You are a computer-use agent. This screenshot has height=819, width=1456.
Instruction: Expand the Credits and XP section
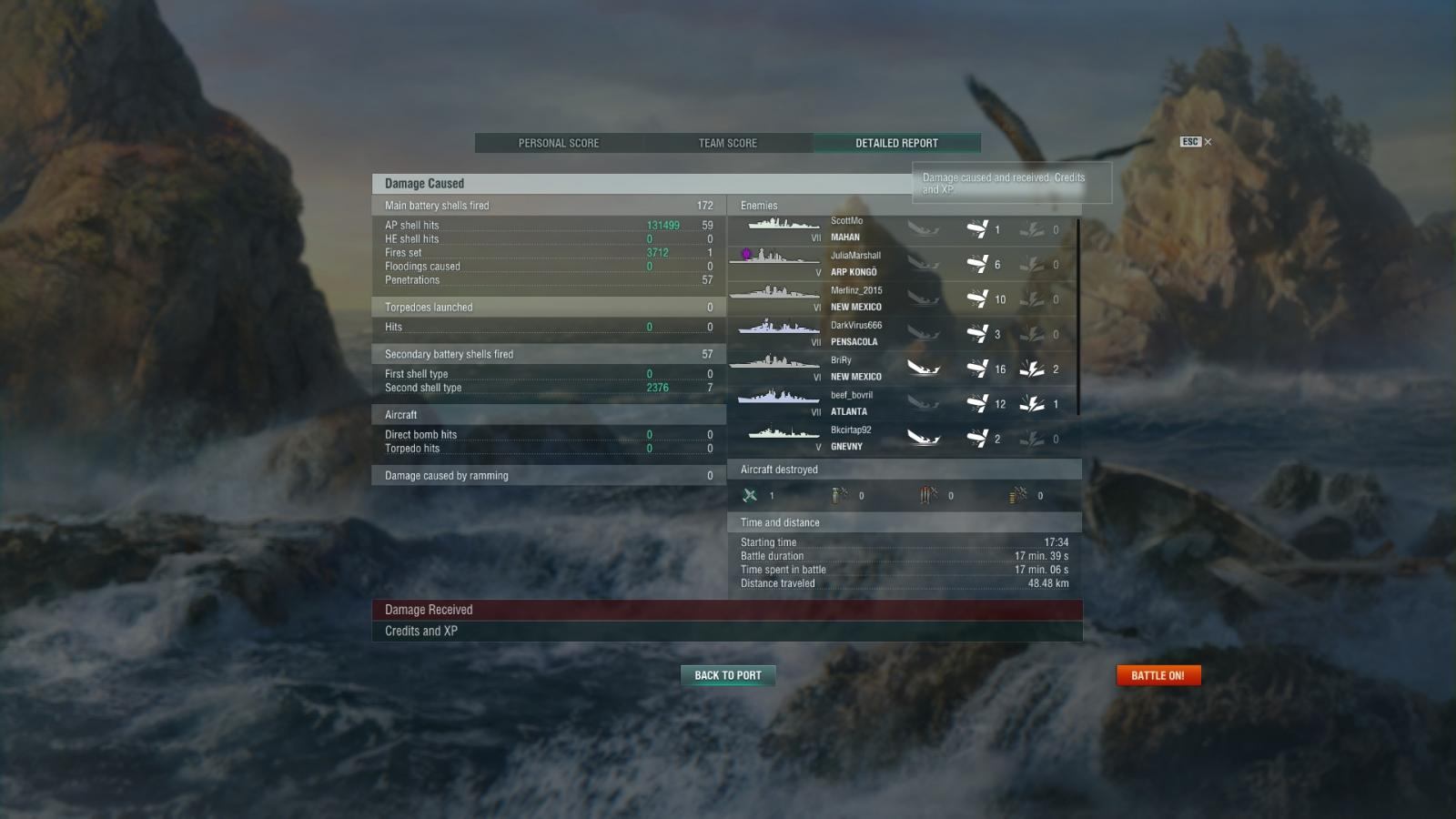[727, 632]
